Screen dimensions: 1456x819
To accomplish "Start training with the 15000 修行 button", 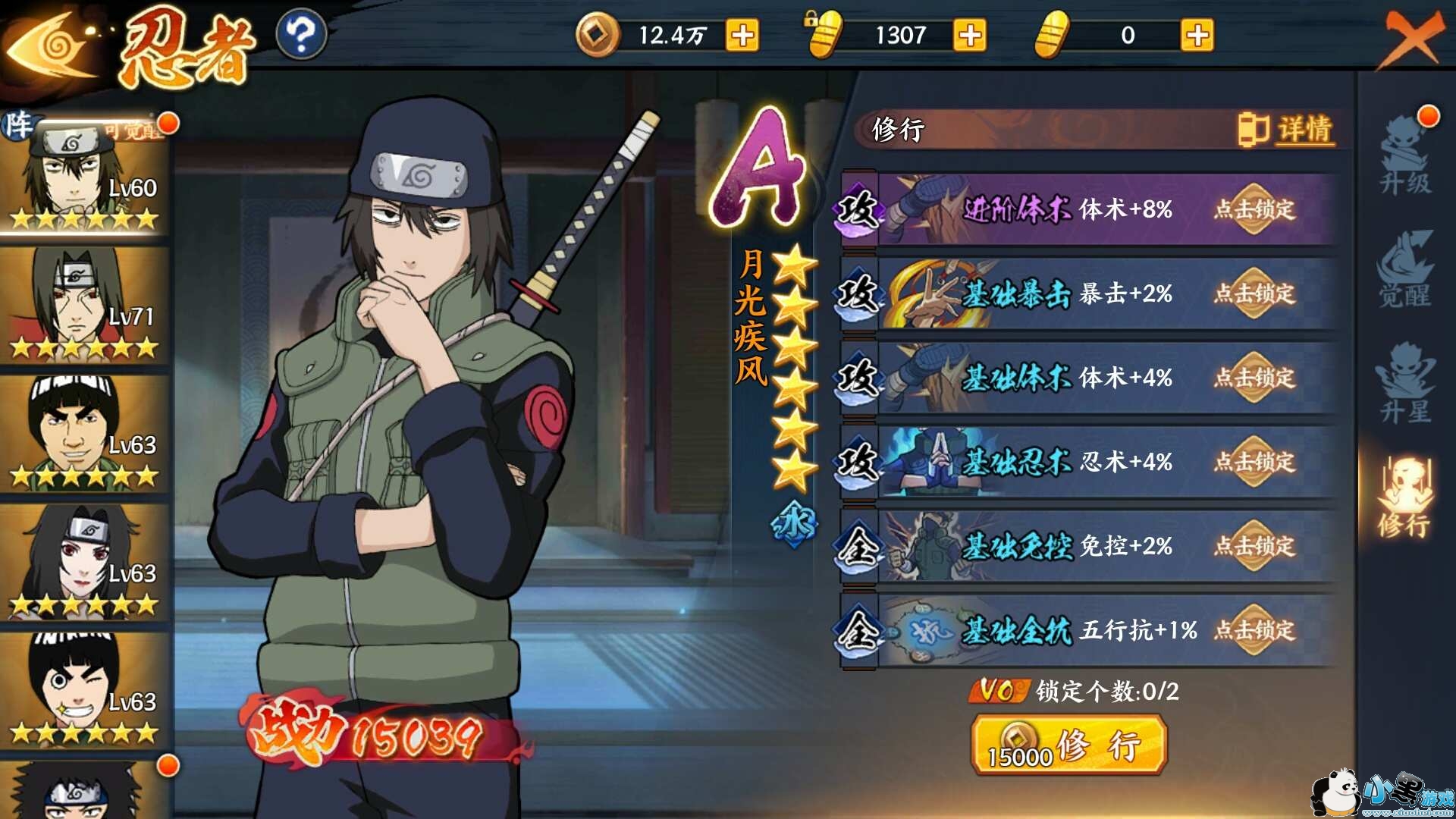I will coord(1068,747).
